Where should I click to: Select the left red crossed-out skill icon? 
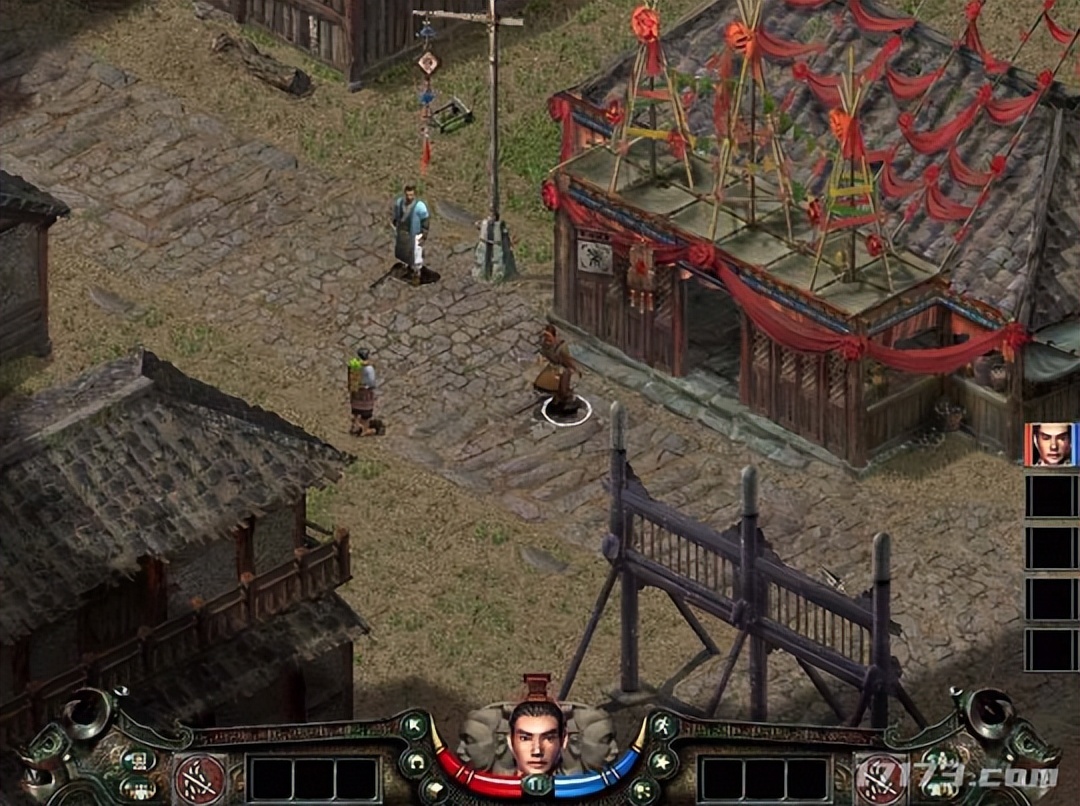click(x=200, y=777)
